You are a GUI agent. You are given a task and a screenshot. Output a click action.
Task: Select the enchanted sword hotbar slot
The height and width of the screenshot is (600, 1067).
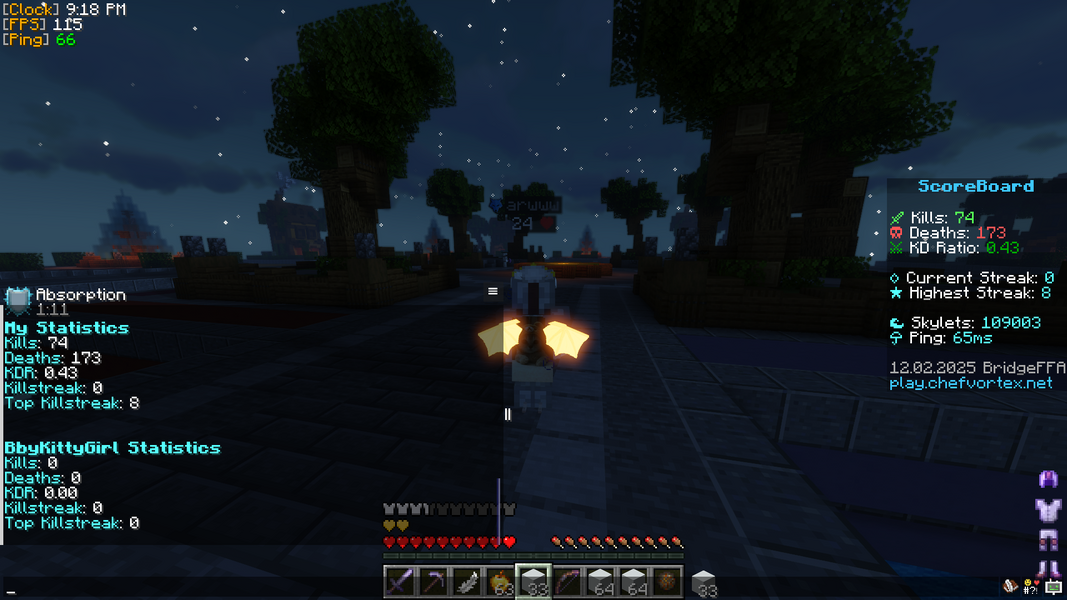tap(399, 581)
